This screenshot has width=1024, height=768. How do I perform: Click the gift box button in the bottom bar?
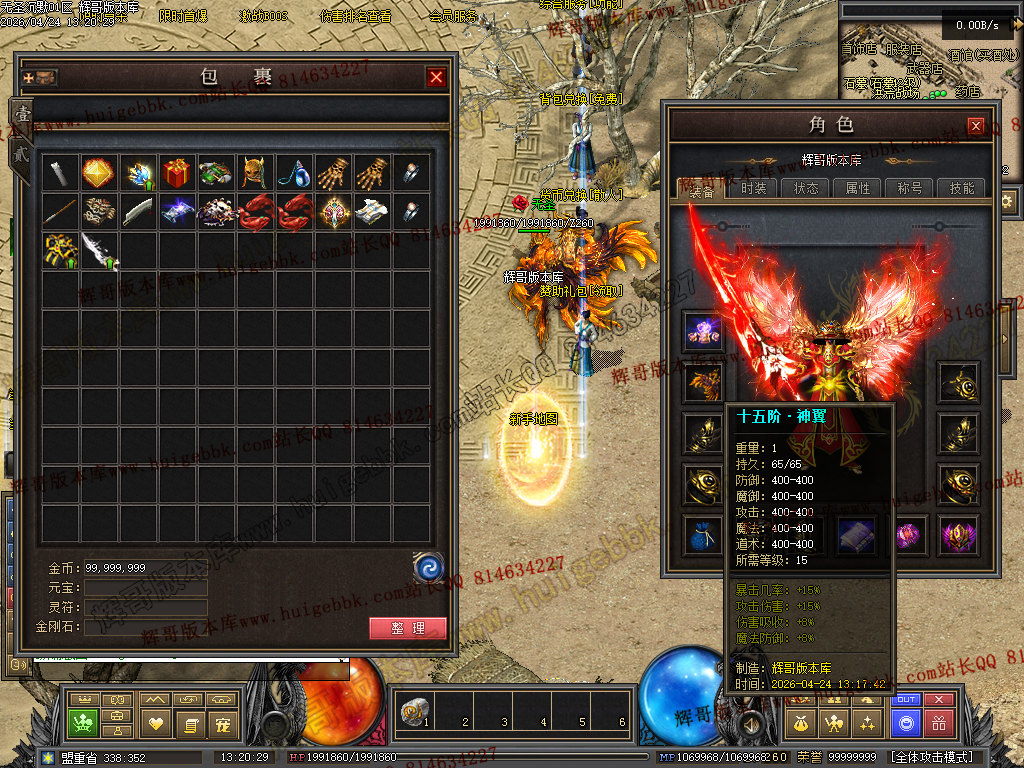click(938, 722)
